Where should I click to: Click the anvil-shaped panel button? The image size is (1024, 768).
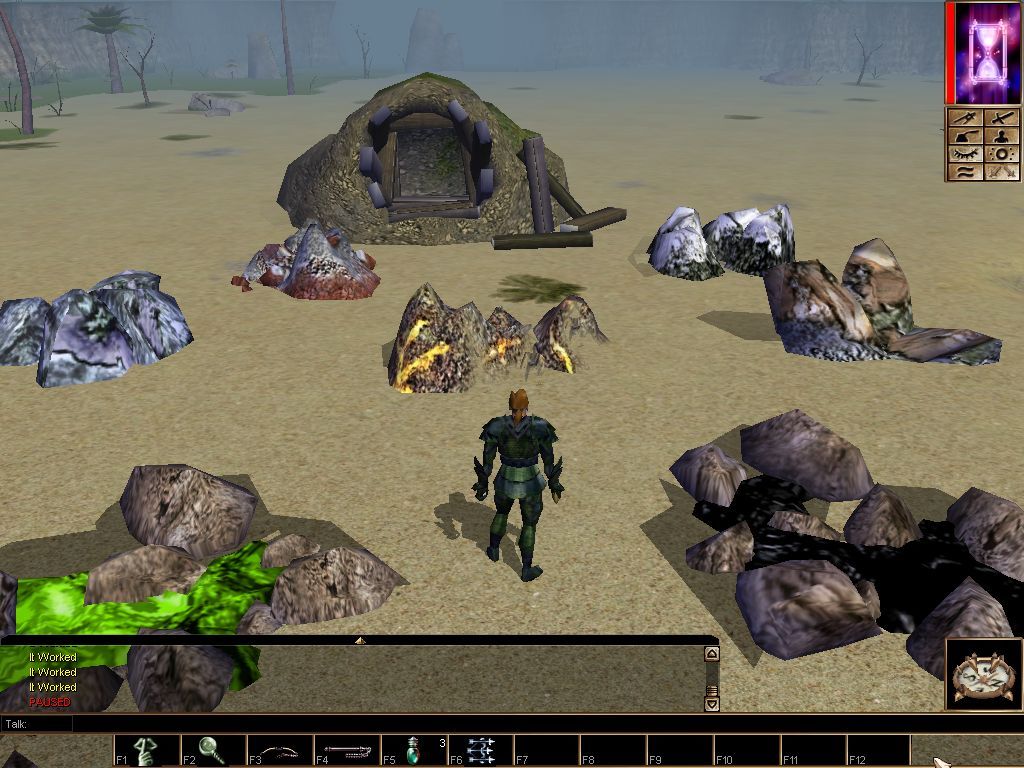click(965, 137)
